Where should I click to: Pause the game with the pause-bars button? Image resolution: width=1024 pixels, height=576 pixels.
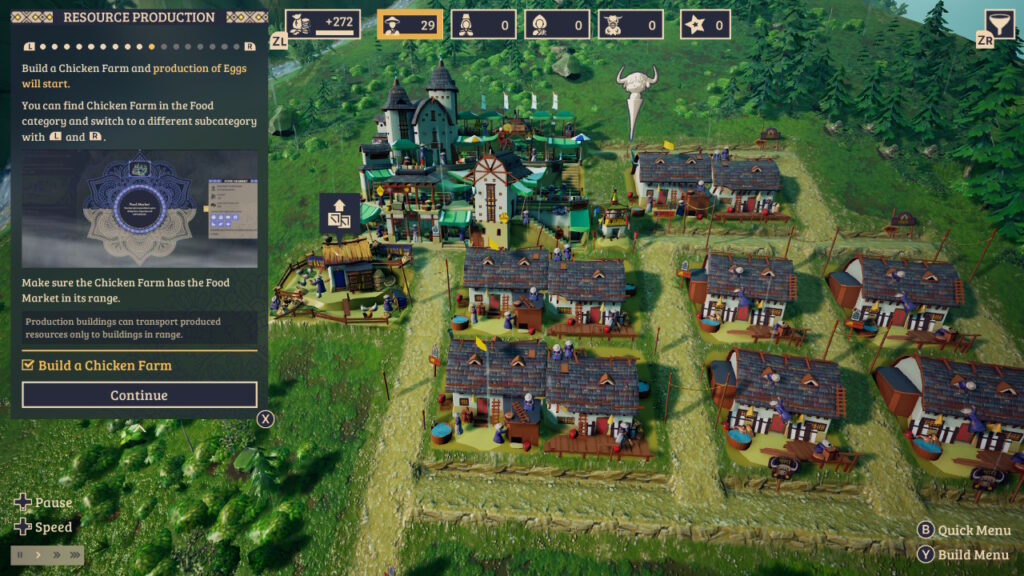coord(21,555)
